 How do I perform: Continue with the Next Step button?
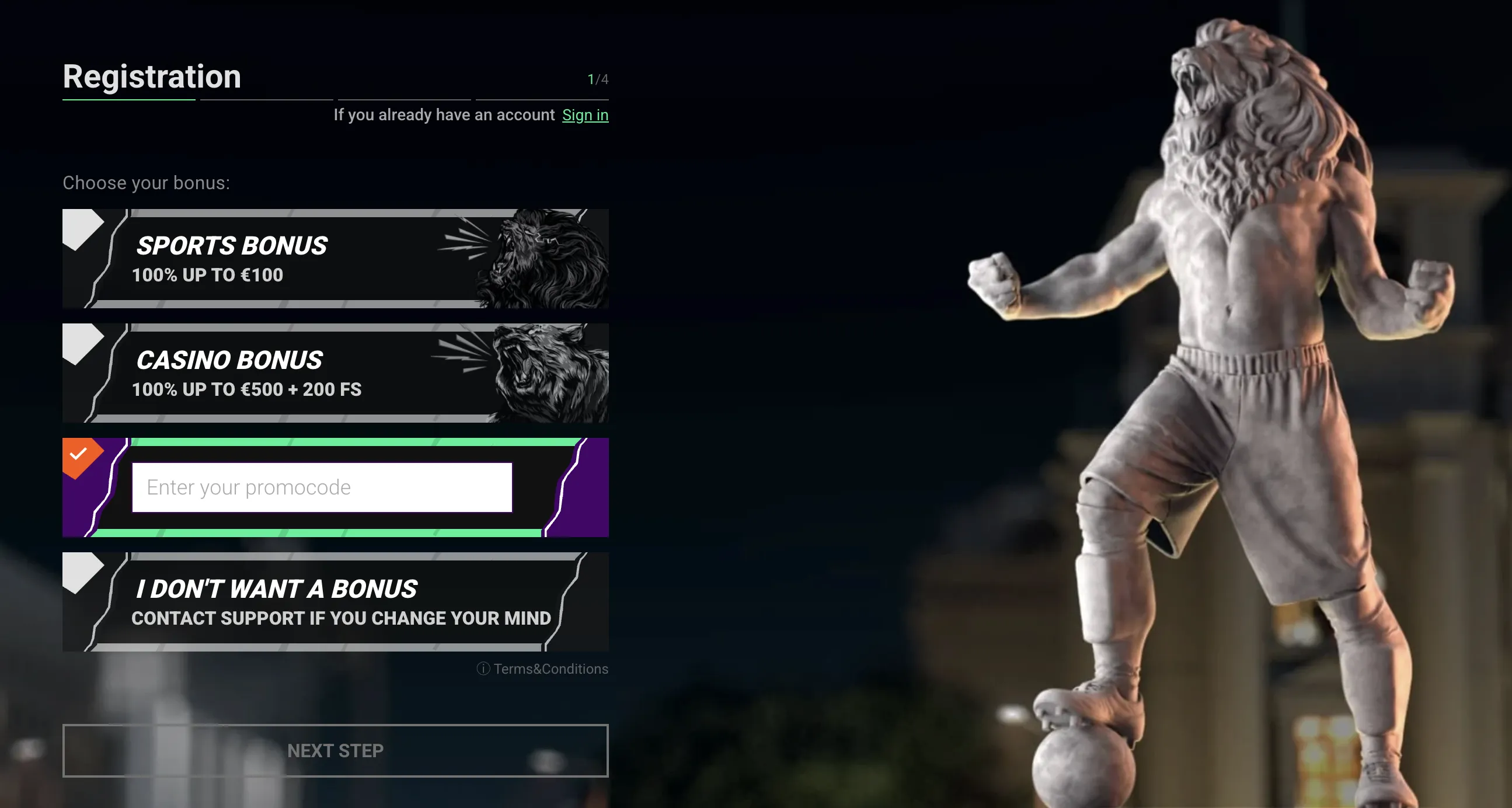335,751
